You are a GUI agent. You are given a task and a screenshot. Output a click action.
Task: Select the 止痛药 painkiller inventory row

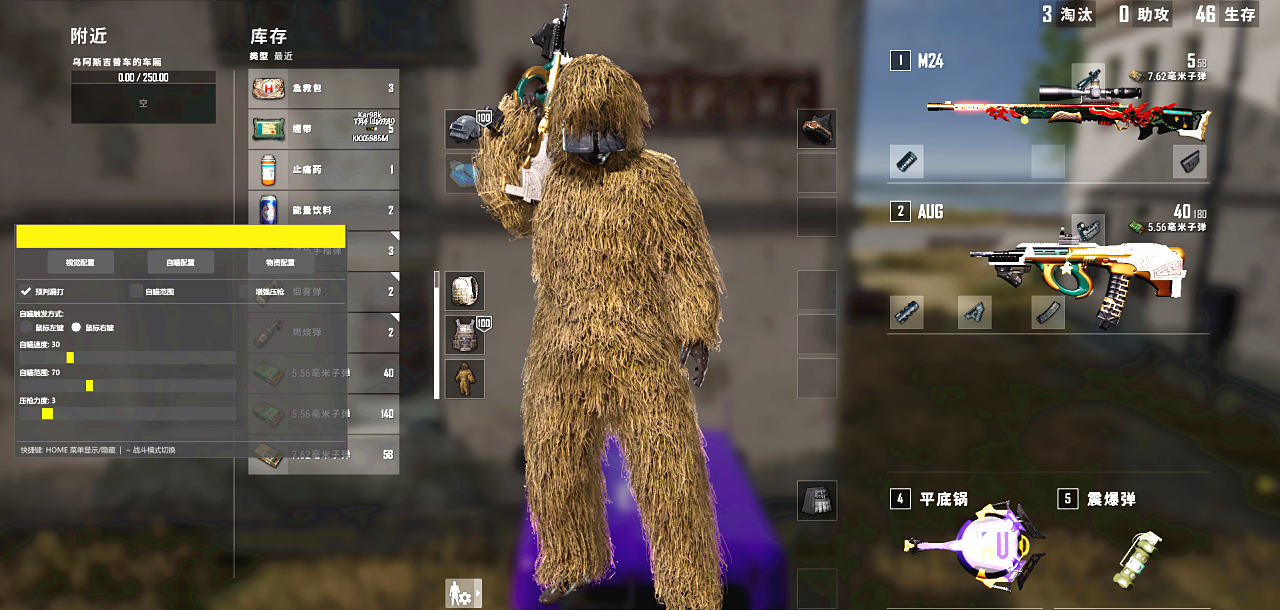[323, 170]
